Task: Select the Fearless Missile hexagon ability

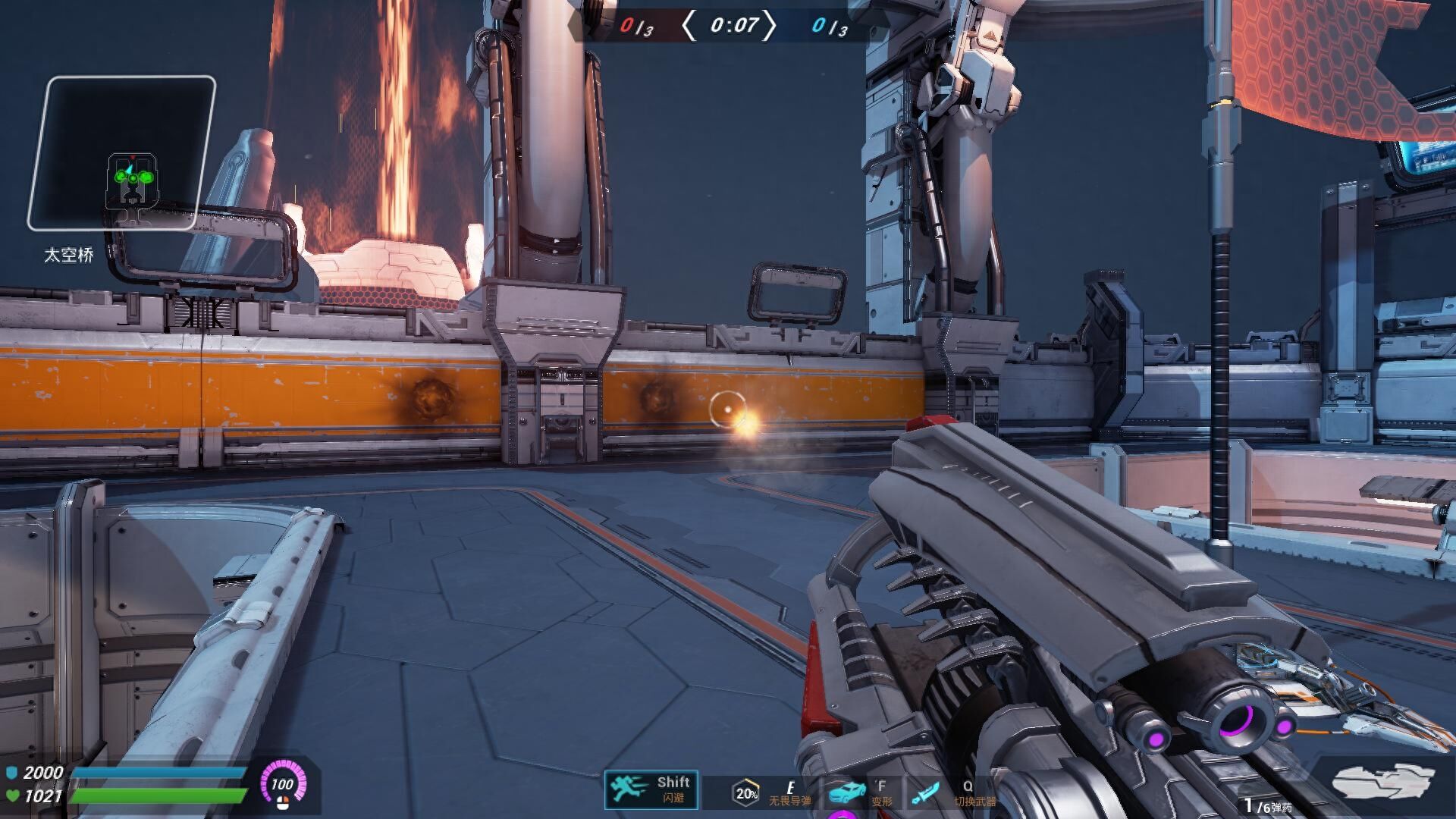Action: point(746,793)
